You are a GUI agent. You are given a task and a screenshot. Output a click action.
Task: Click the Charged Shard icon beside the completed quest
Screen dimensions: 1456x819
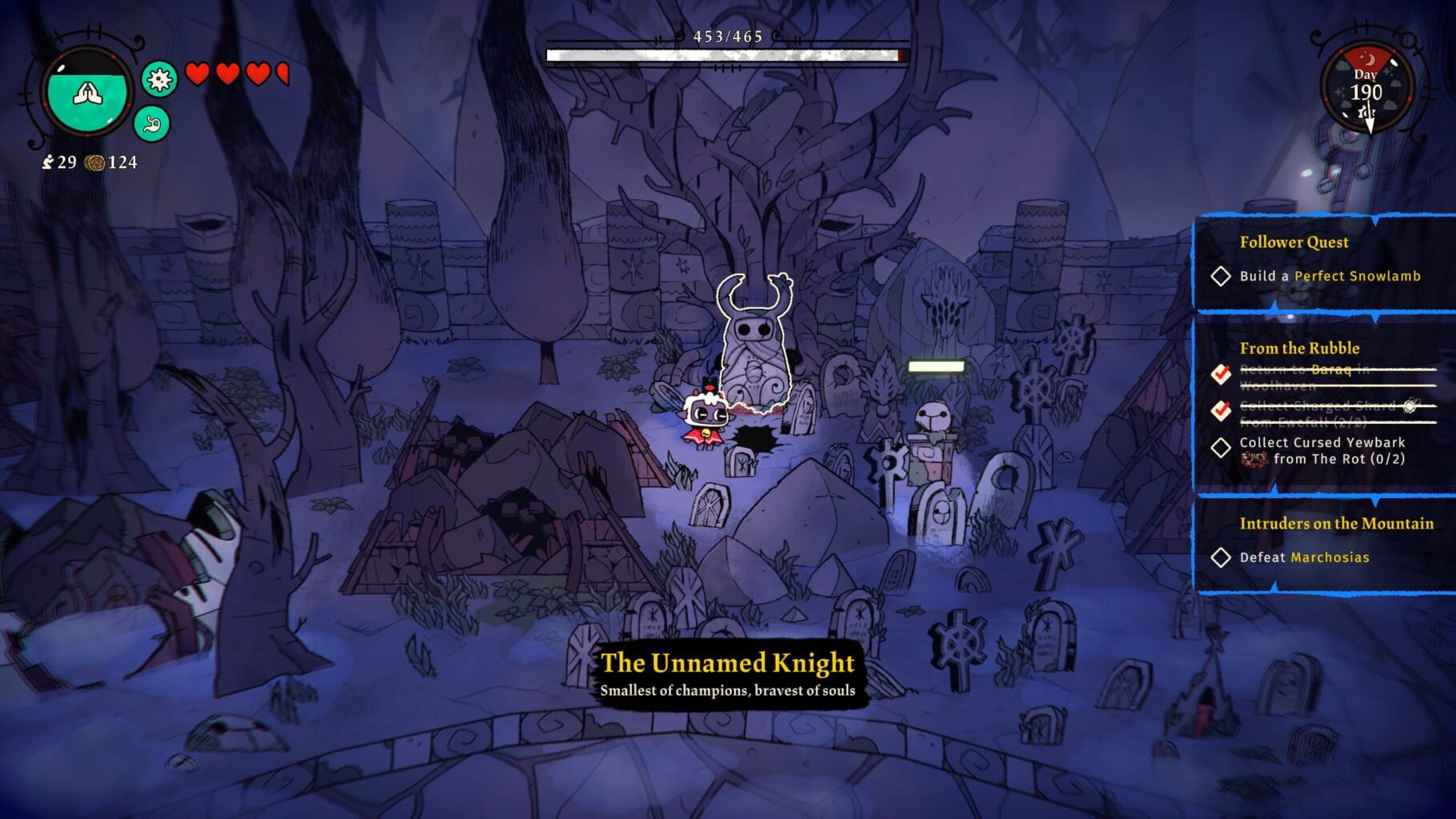point(1409,408)
